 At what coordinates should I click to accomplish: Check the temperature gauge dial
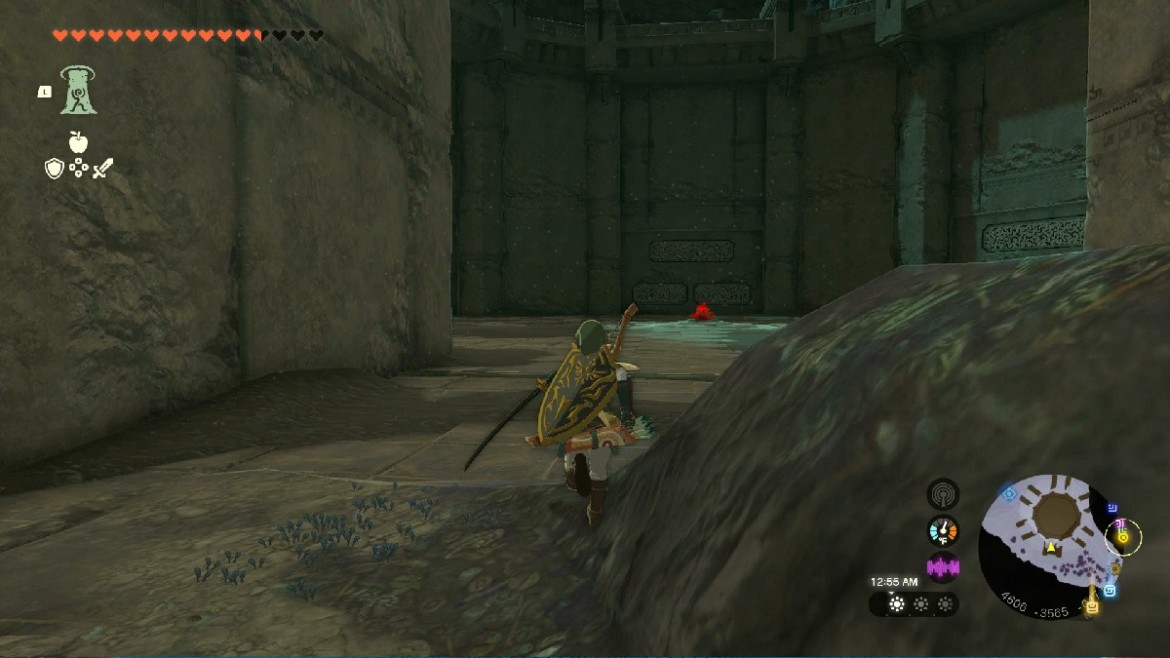tap(942, 531)
